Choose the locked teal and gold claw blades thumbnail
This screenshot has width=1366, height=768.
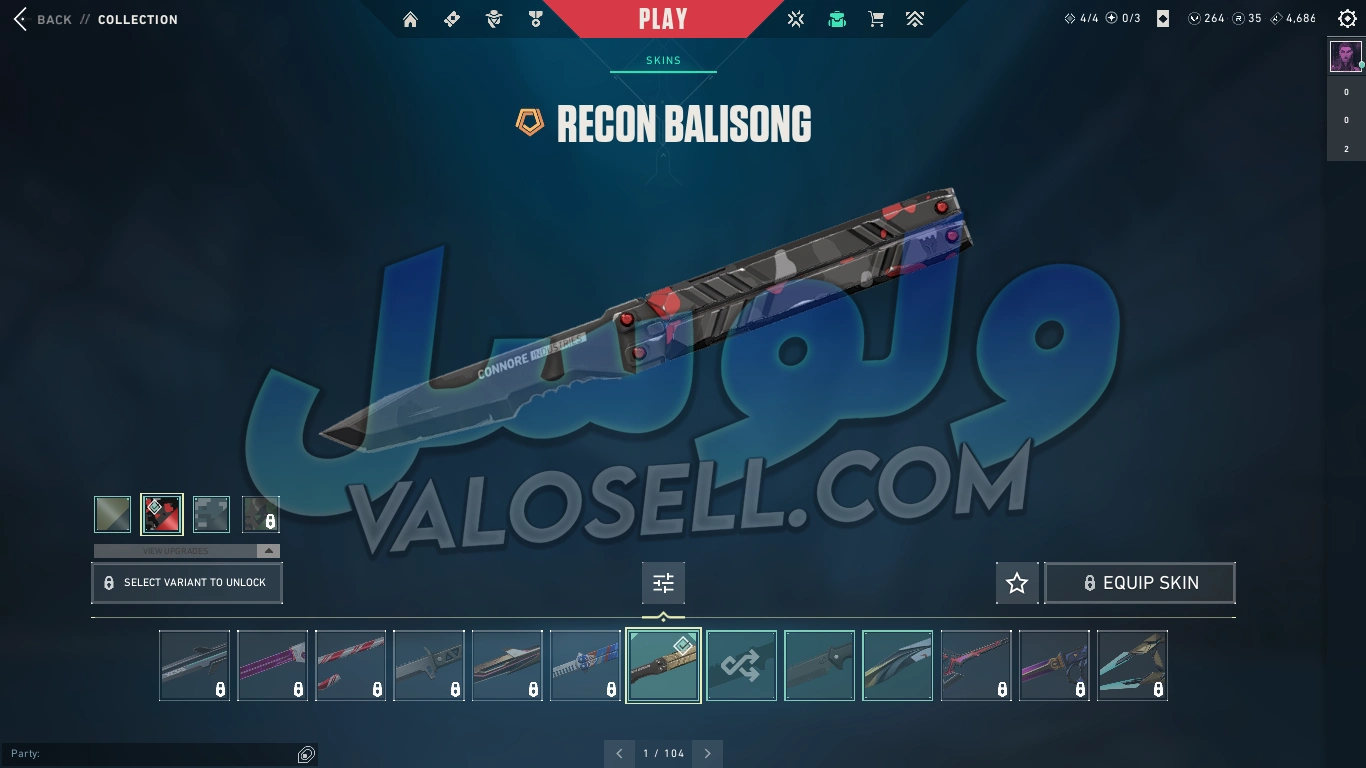[1132, 665]
